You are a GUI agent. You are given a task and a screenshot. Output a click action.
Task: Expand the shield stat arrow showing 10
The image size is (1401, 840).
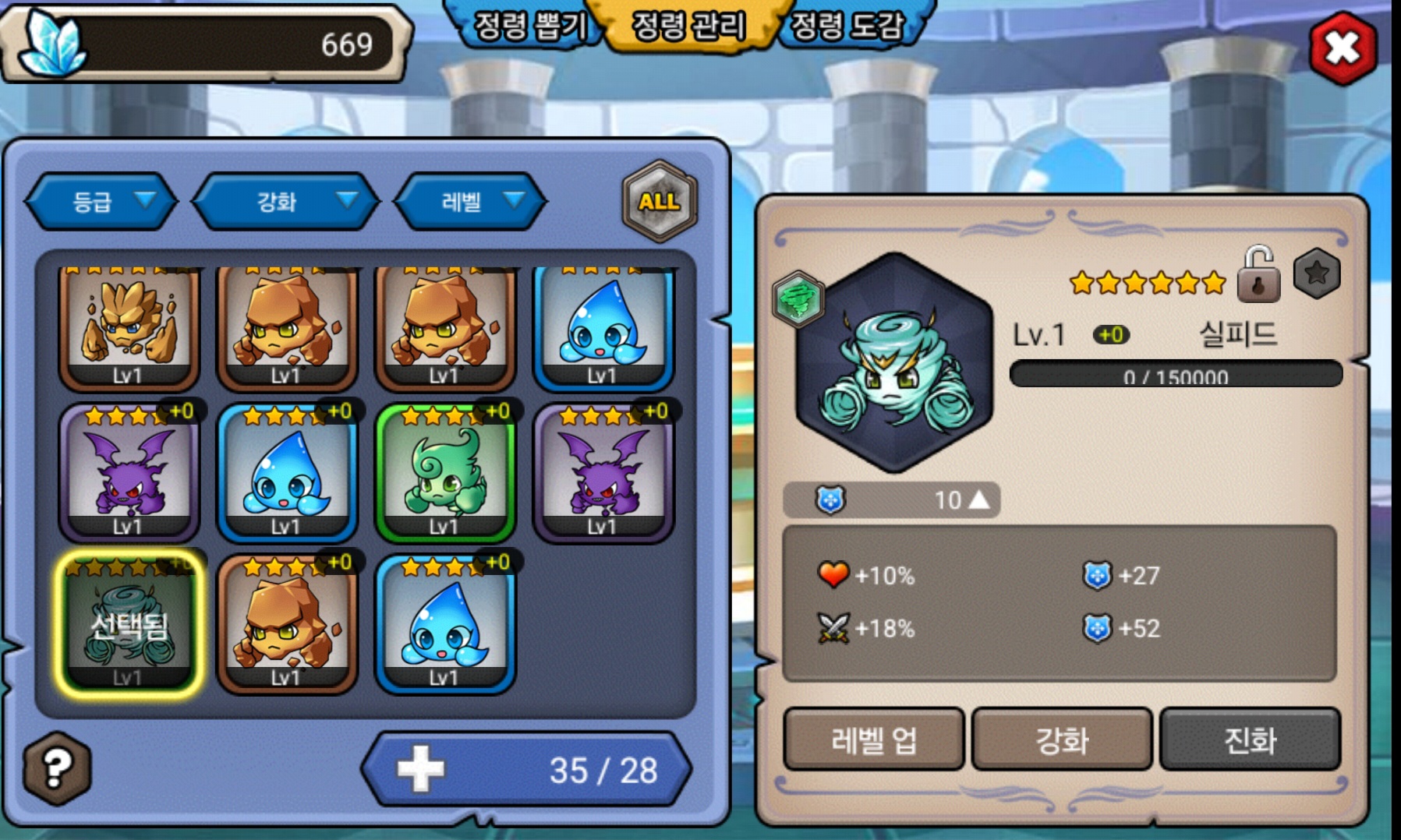[978, 499]
